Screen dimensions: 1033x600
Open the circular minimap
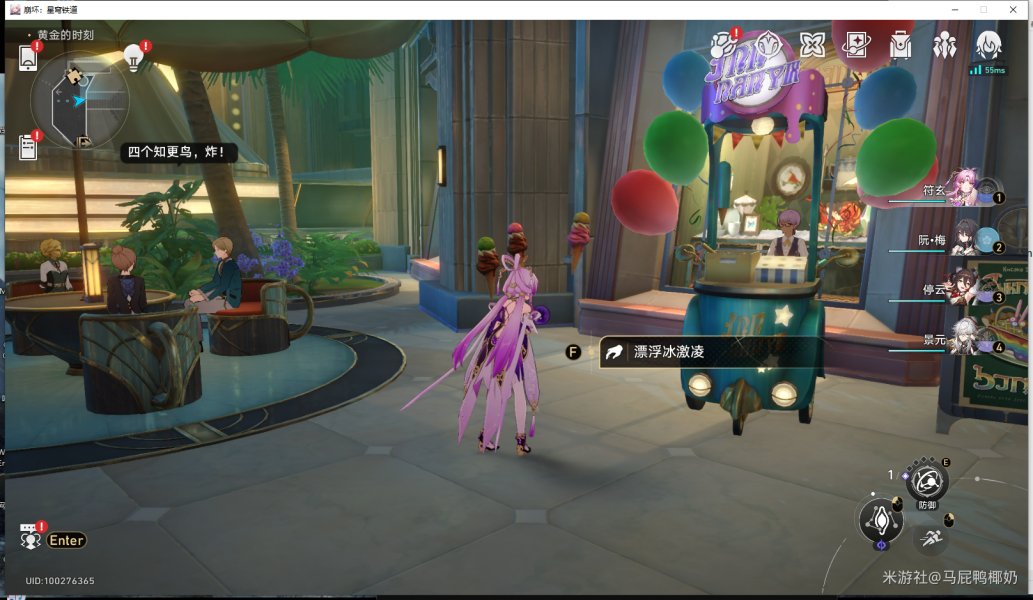coord(79,99)
